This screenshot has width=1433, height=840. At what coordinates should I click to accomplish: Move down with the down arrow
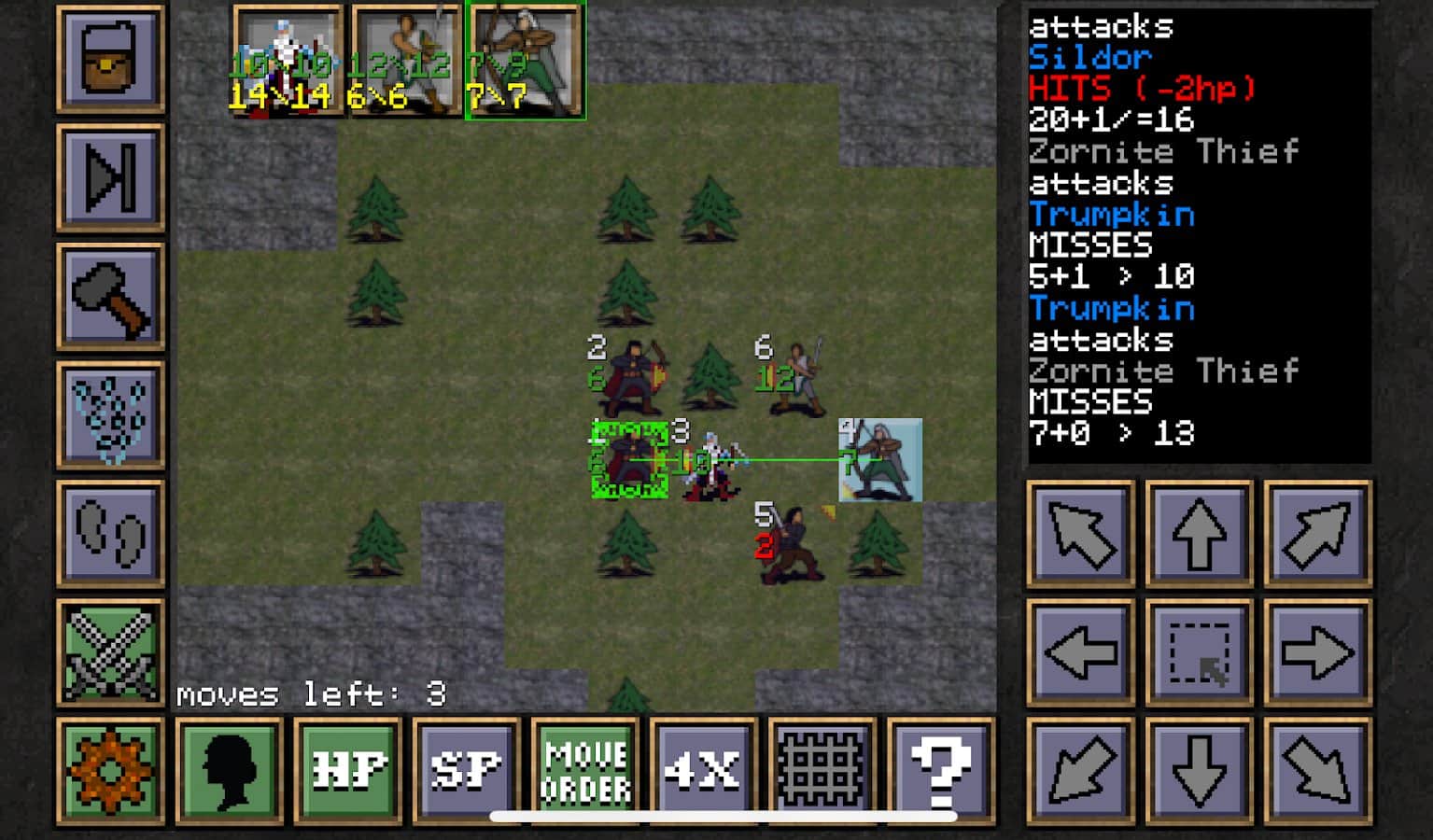[x=1199, y=771]
